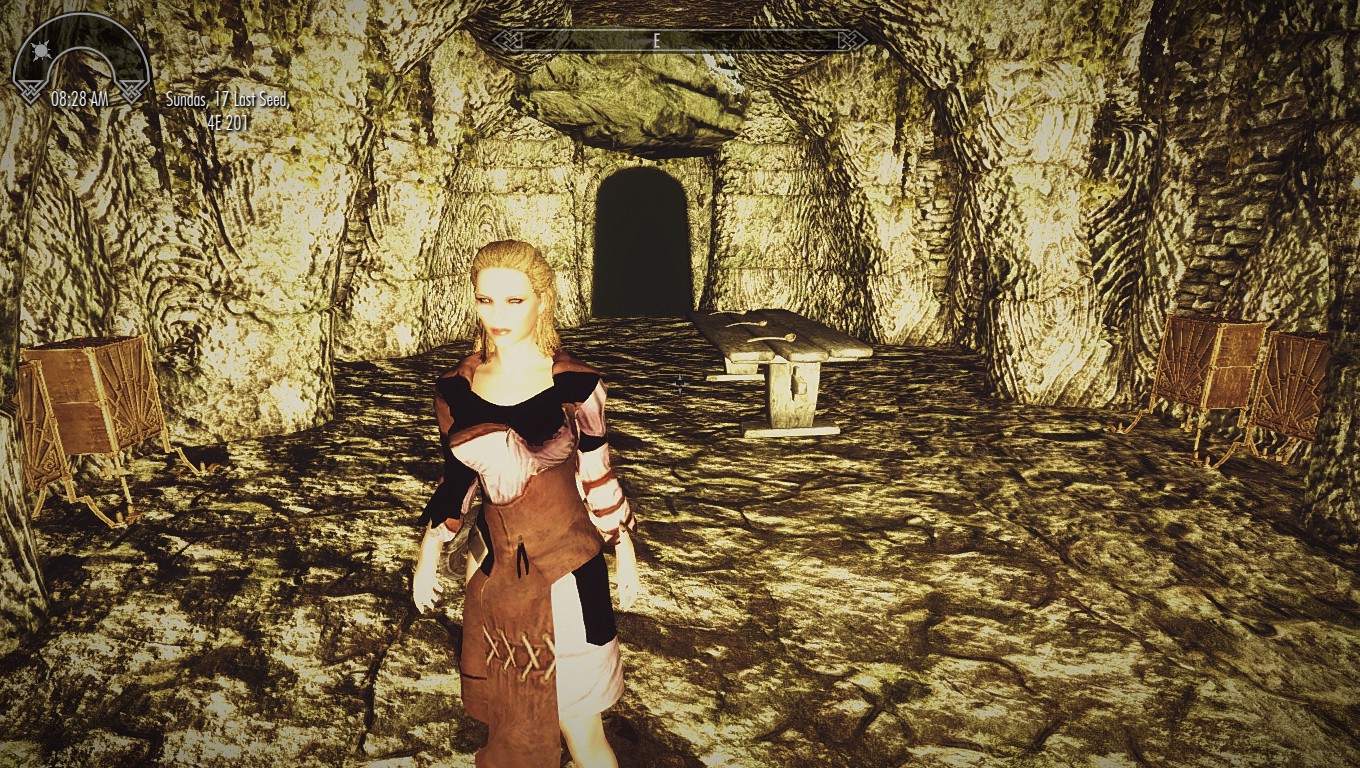
Task: Click the left end cap of the compass bar
Action: click(x=510, y=40)
